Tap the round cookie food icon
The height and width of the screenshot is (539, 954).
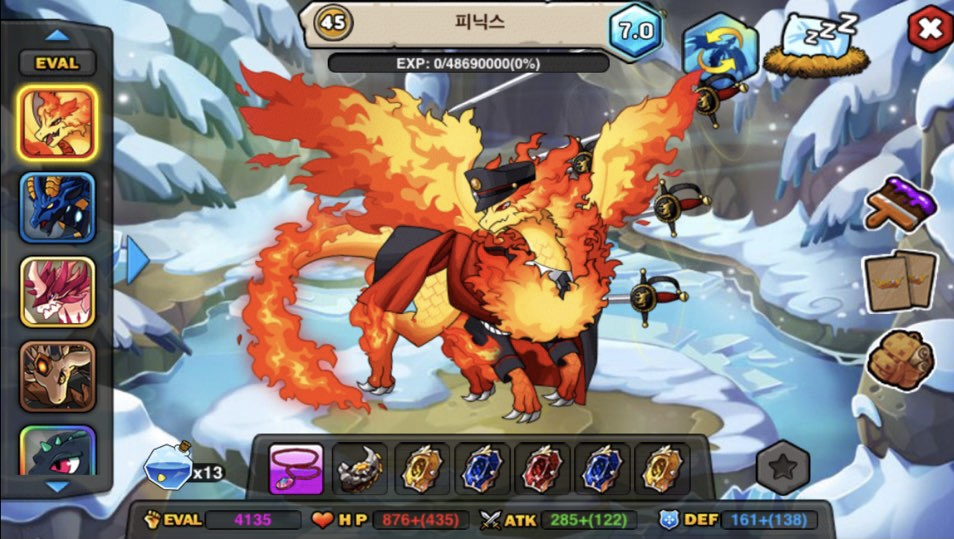click(898, 357)
